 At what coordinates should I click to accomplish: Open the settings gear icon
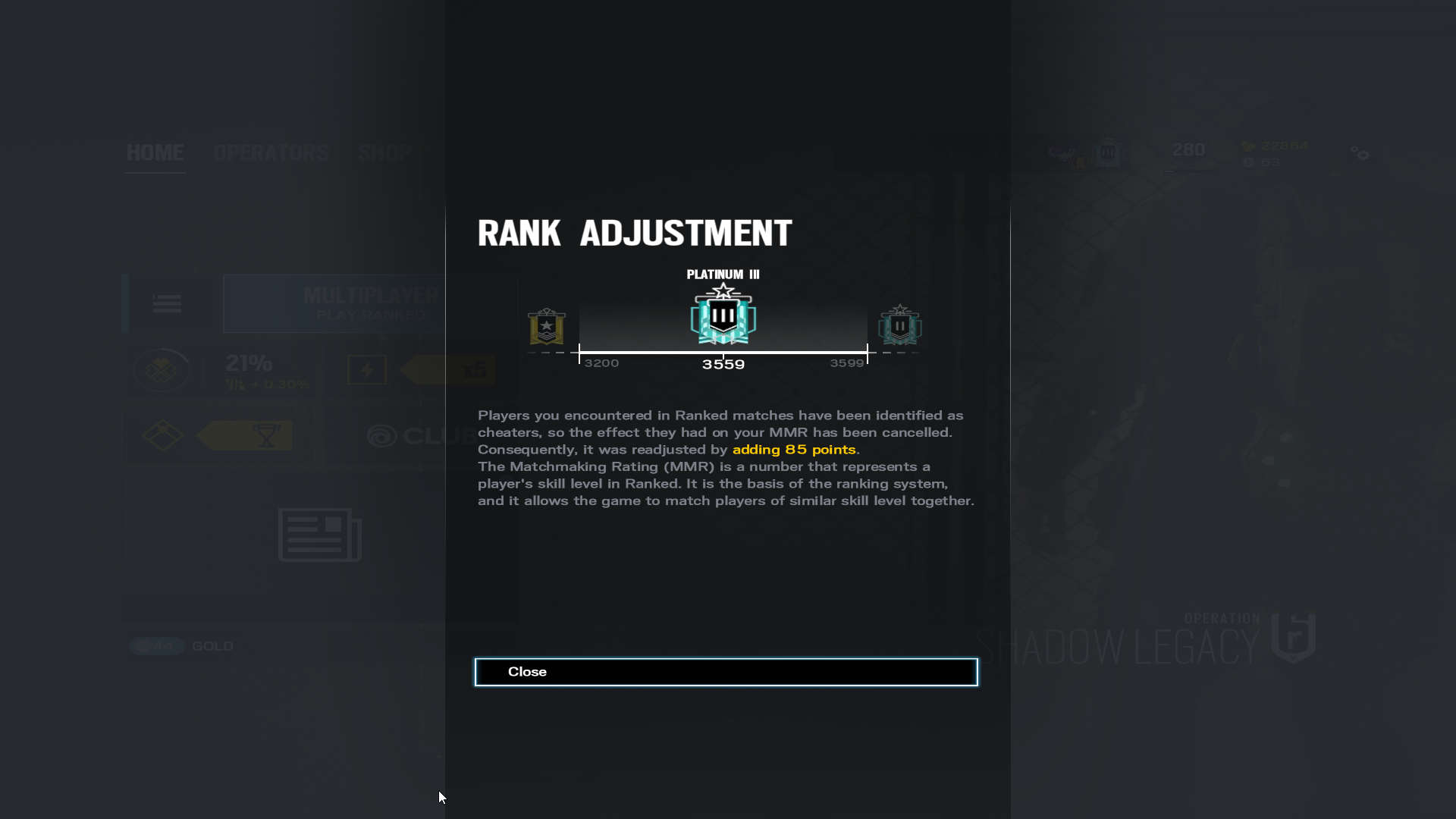[x=1360, y=154]
